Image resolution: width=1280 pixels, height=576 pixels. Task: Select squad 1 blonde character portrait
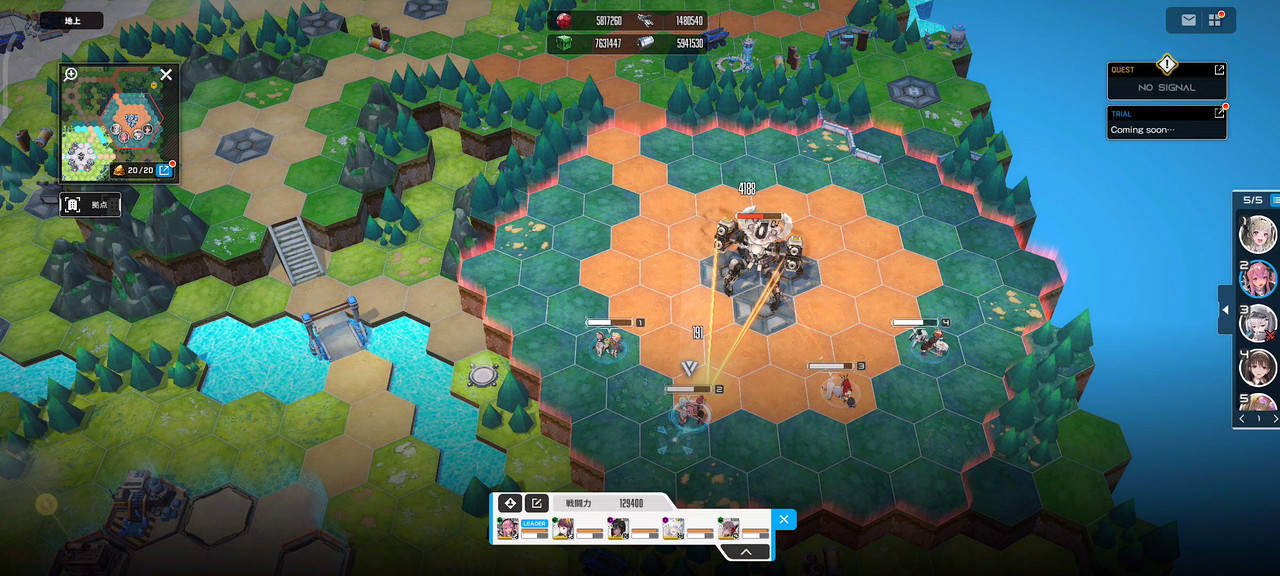pyautogui.click(x=1257, y=234)
